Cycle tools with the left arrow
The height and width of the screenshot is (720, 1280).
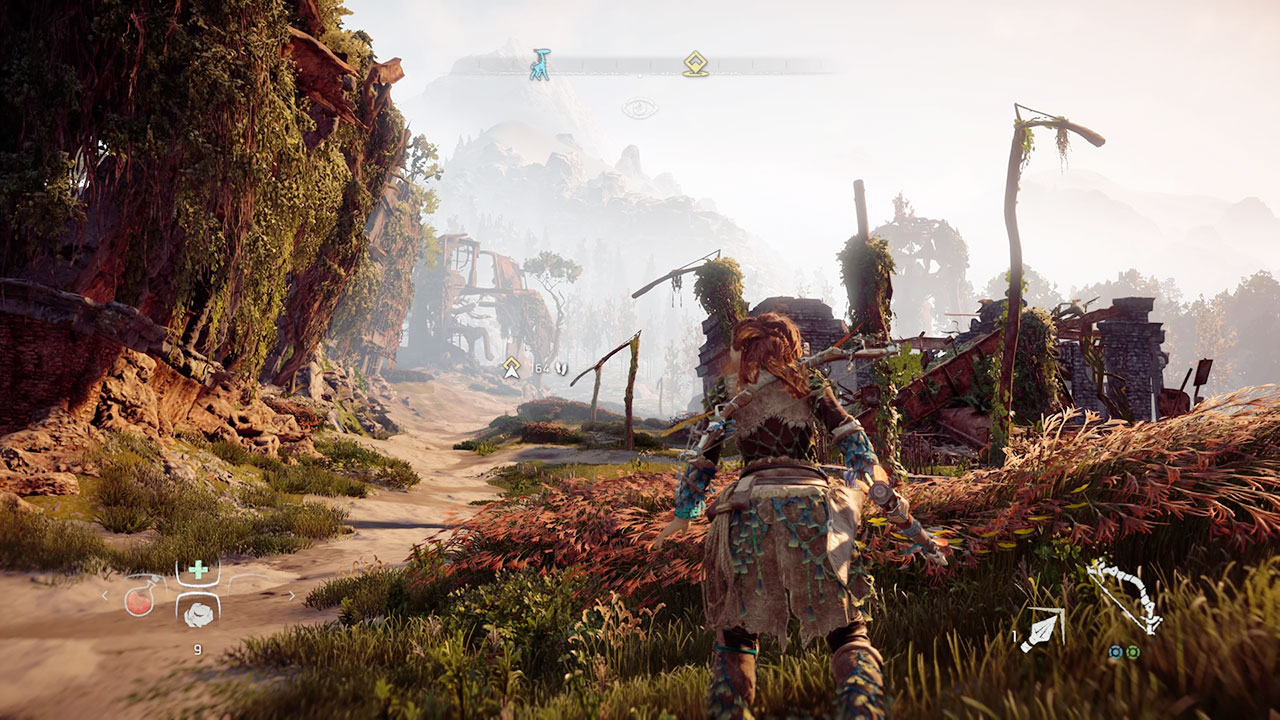point(104,596)
